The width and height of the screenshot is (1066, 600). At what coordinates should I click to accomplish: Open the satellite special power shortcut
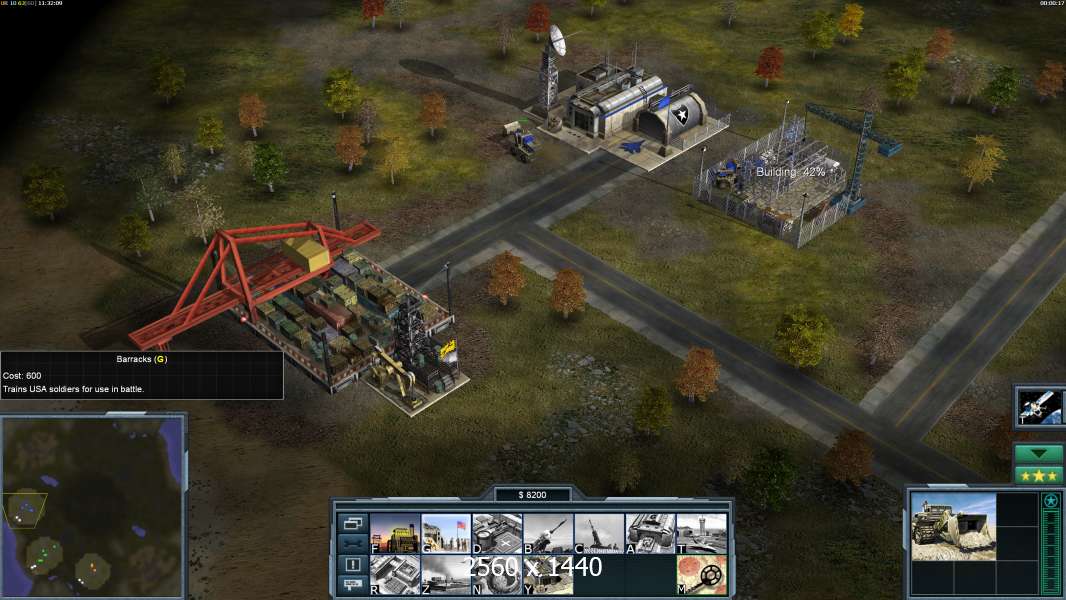pos(1040,406)
